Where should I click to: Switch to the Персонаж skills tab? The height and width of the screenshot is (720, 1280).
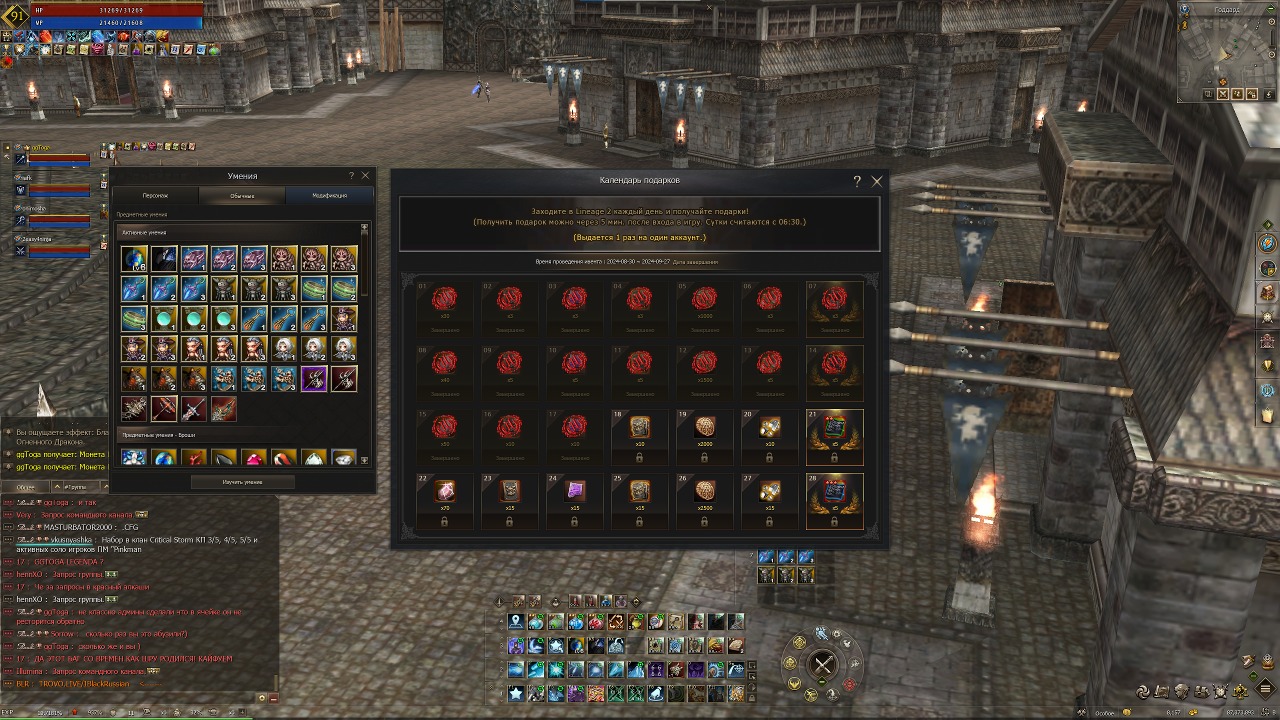click(155, 195)
